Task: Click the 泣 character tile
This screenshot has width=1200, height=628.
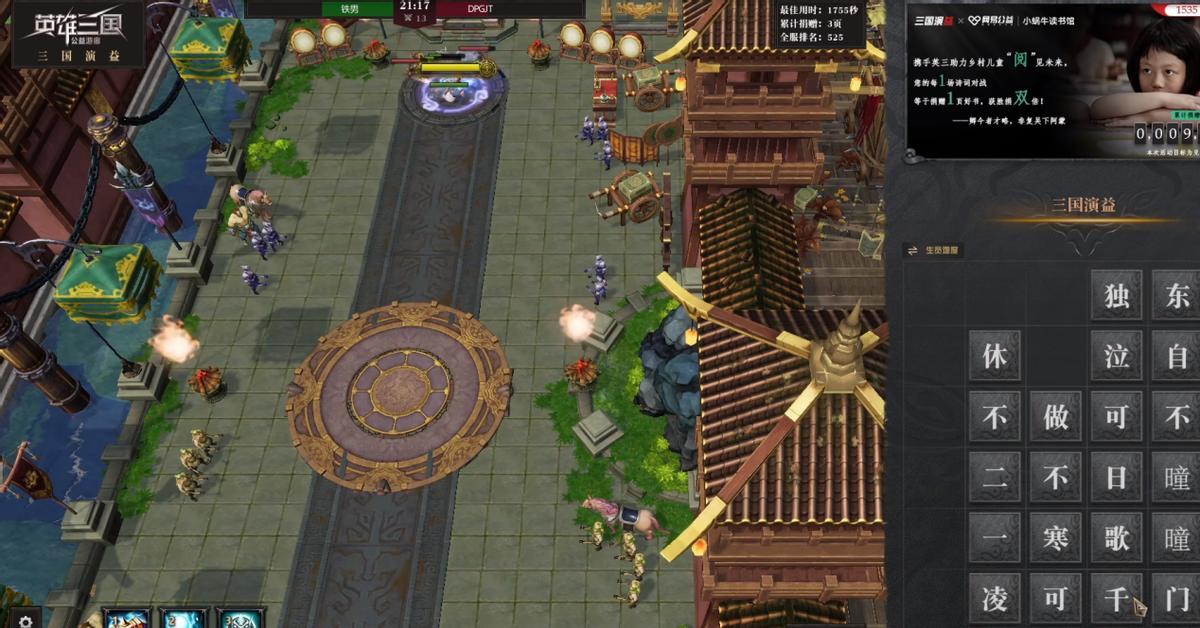Action: (1116, 357)
